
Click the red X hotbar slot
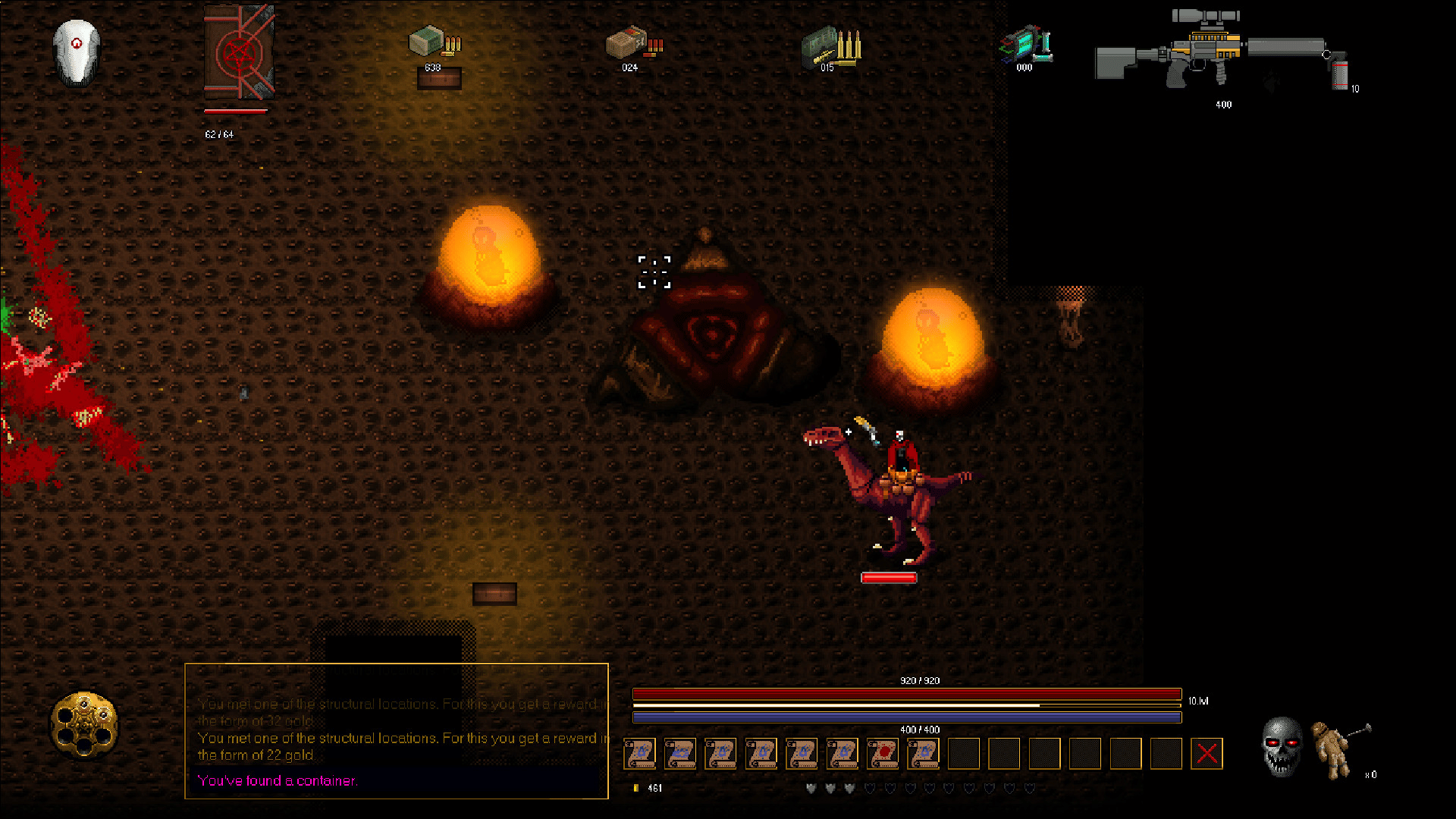tap(1207, 754)
